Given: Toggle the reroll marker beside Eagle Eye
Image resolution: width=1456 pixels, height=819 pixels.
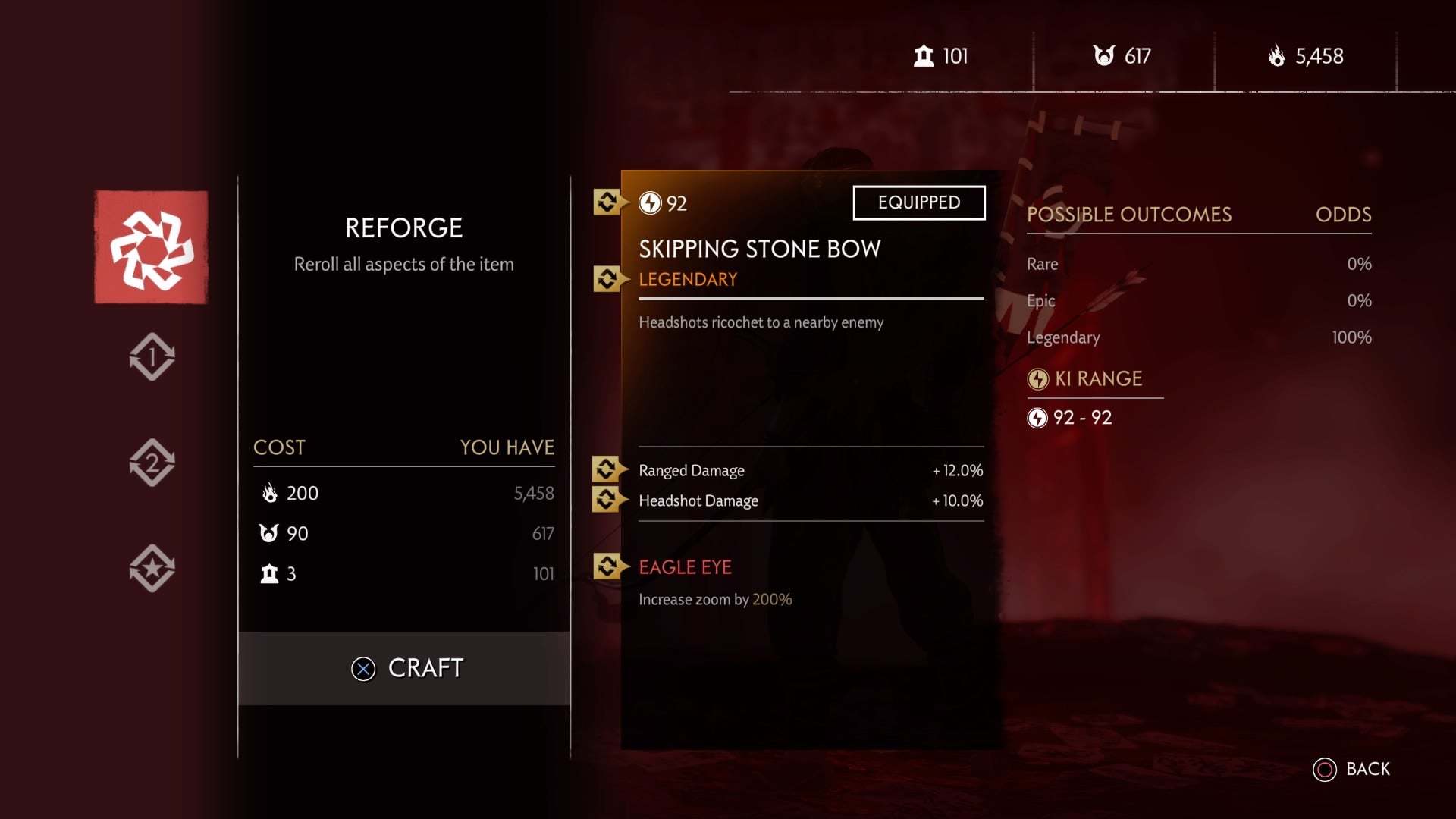Looking at the screenshot, I should [x=607, y=566].
